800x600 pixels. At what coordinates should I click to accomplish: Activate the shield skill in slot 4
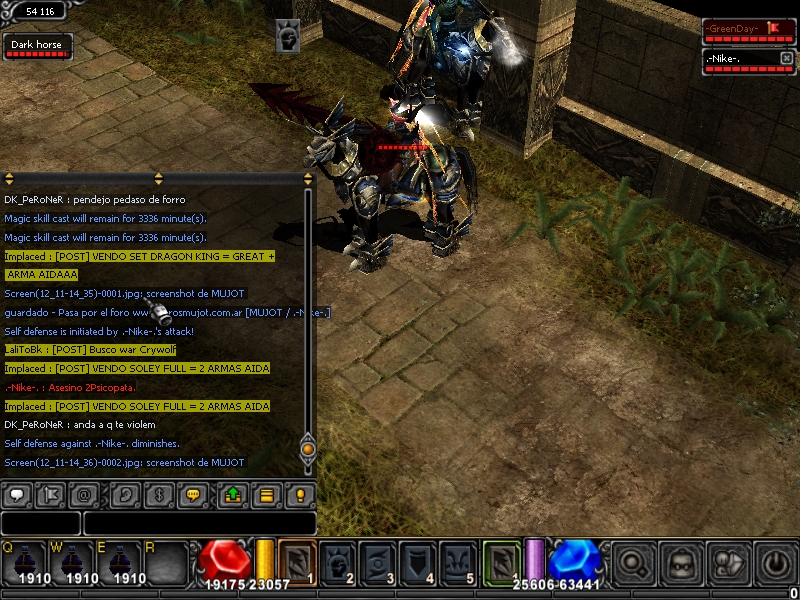pos(420,561)
